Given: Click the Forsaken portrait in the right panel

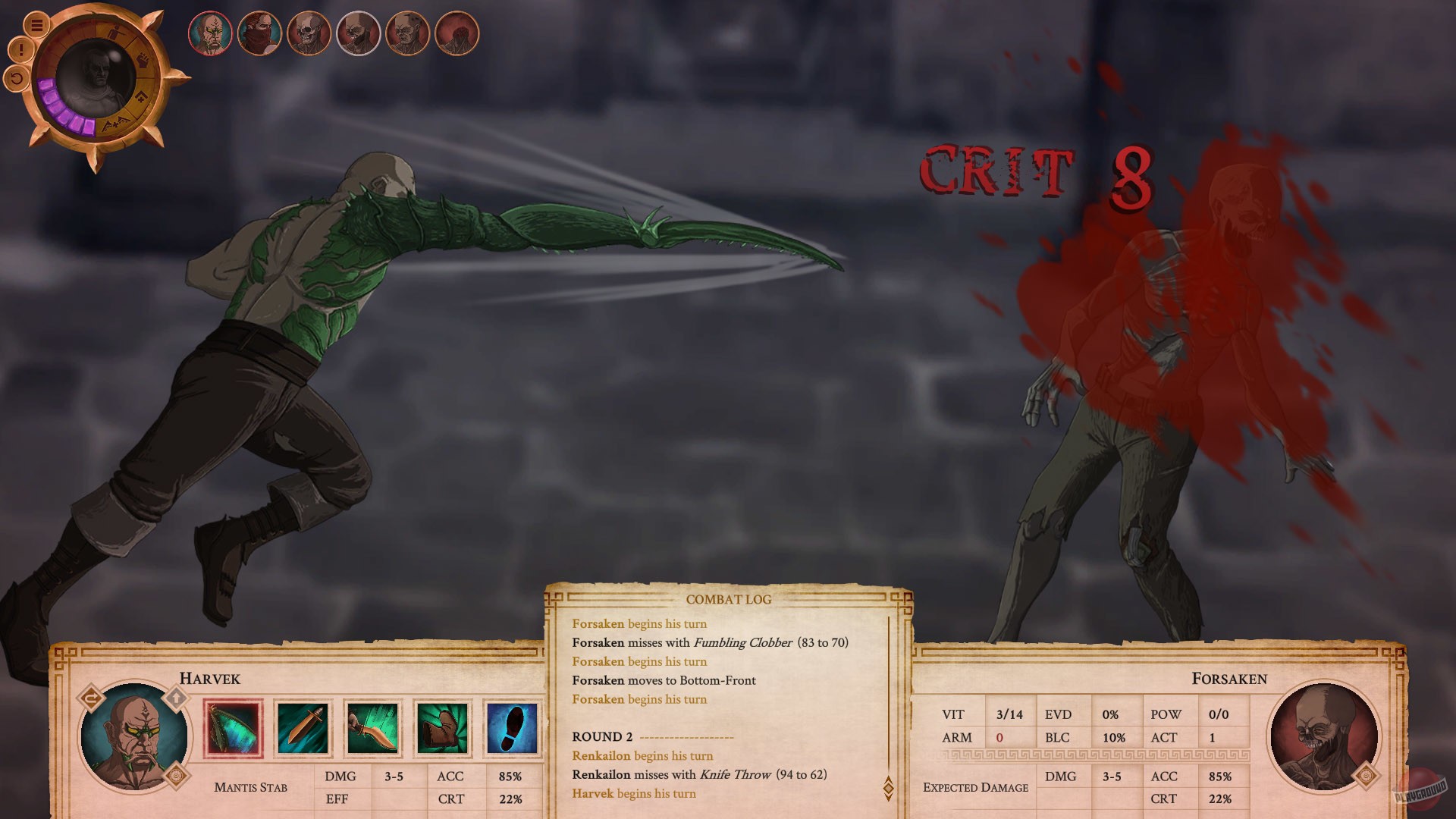Looking at the screenshot, I should (1323, 737).
